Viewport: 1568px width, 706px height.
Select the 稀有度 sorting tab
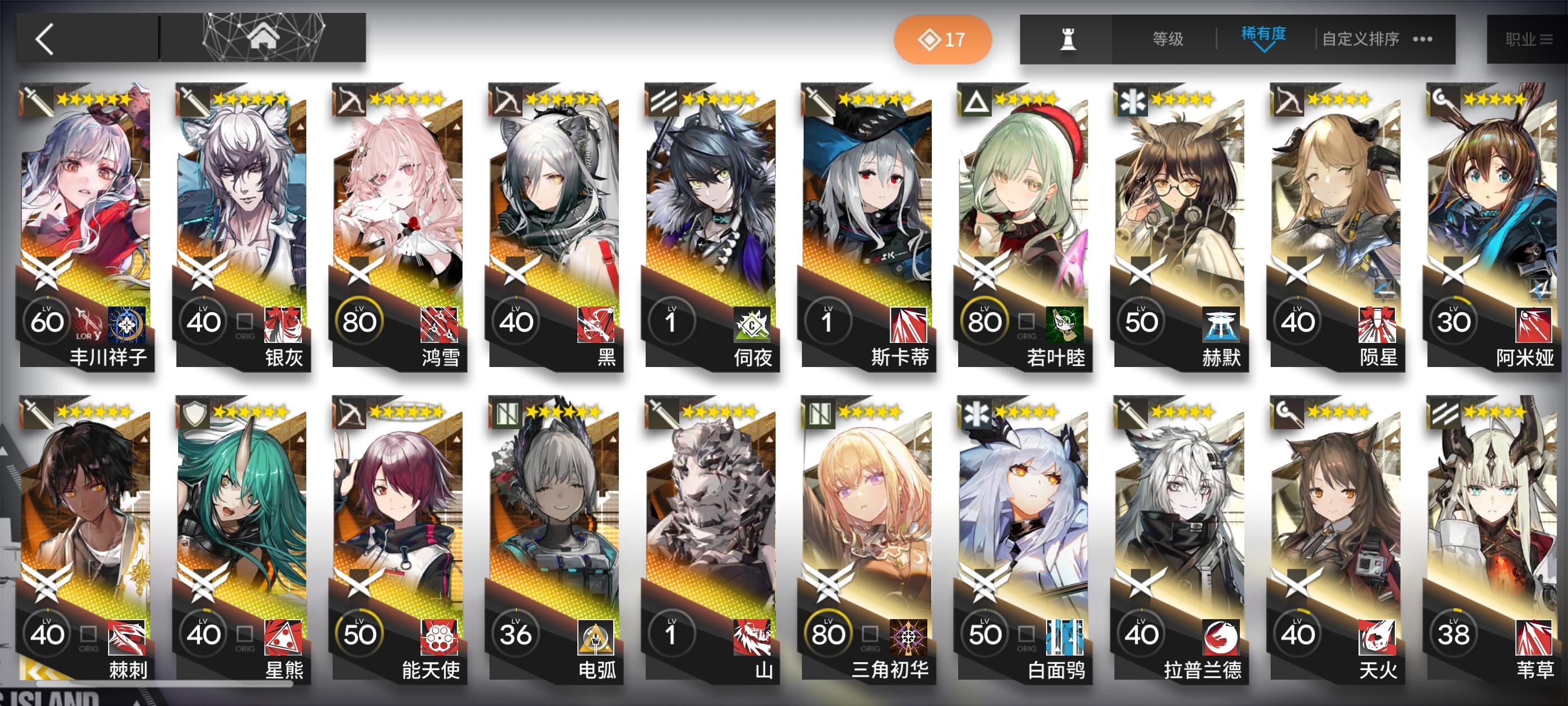[1264, 35]
